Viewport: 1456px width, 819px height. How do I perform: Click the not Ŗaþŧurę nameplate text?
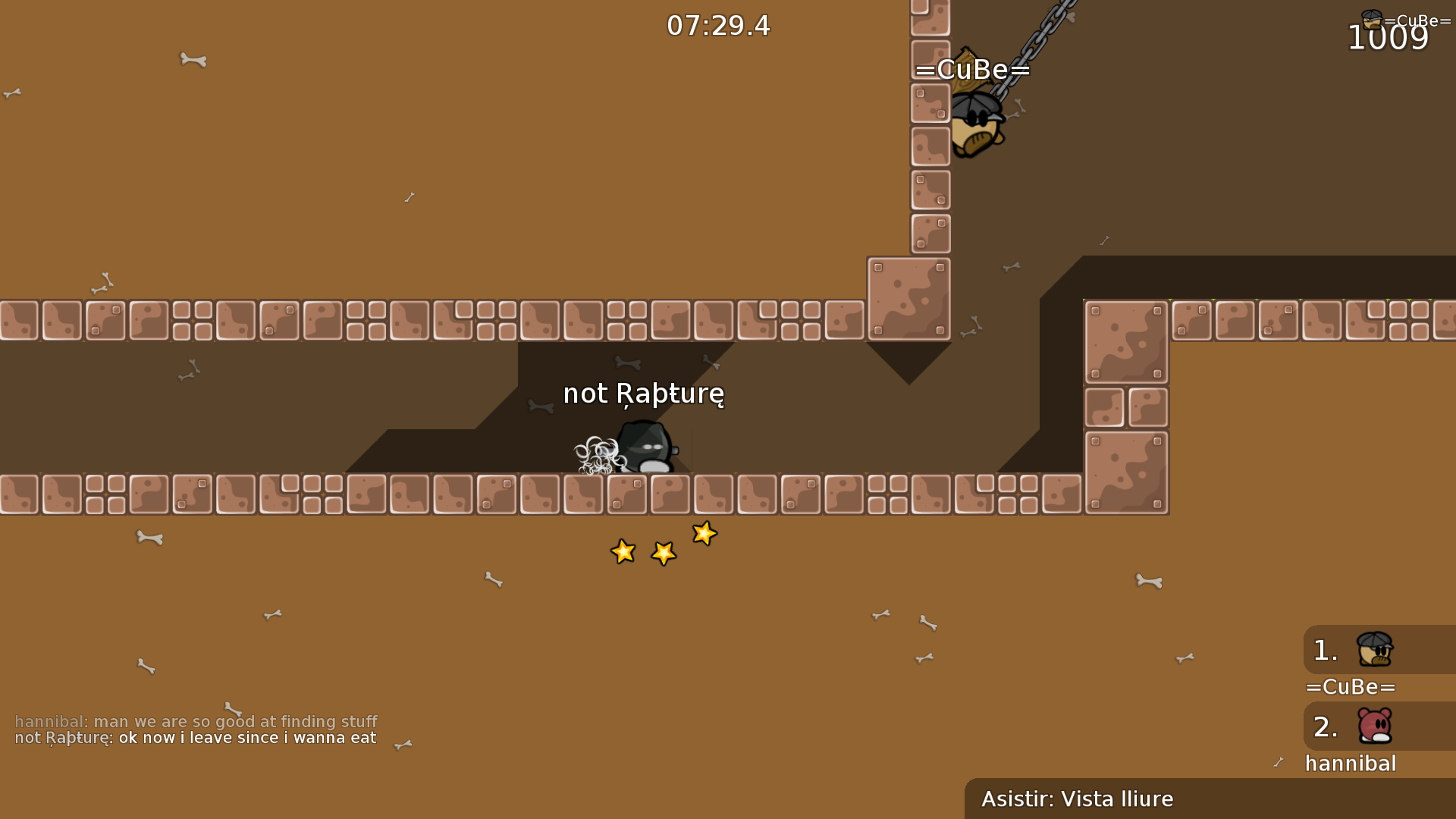(643, 394)
